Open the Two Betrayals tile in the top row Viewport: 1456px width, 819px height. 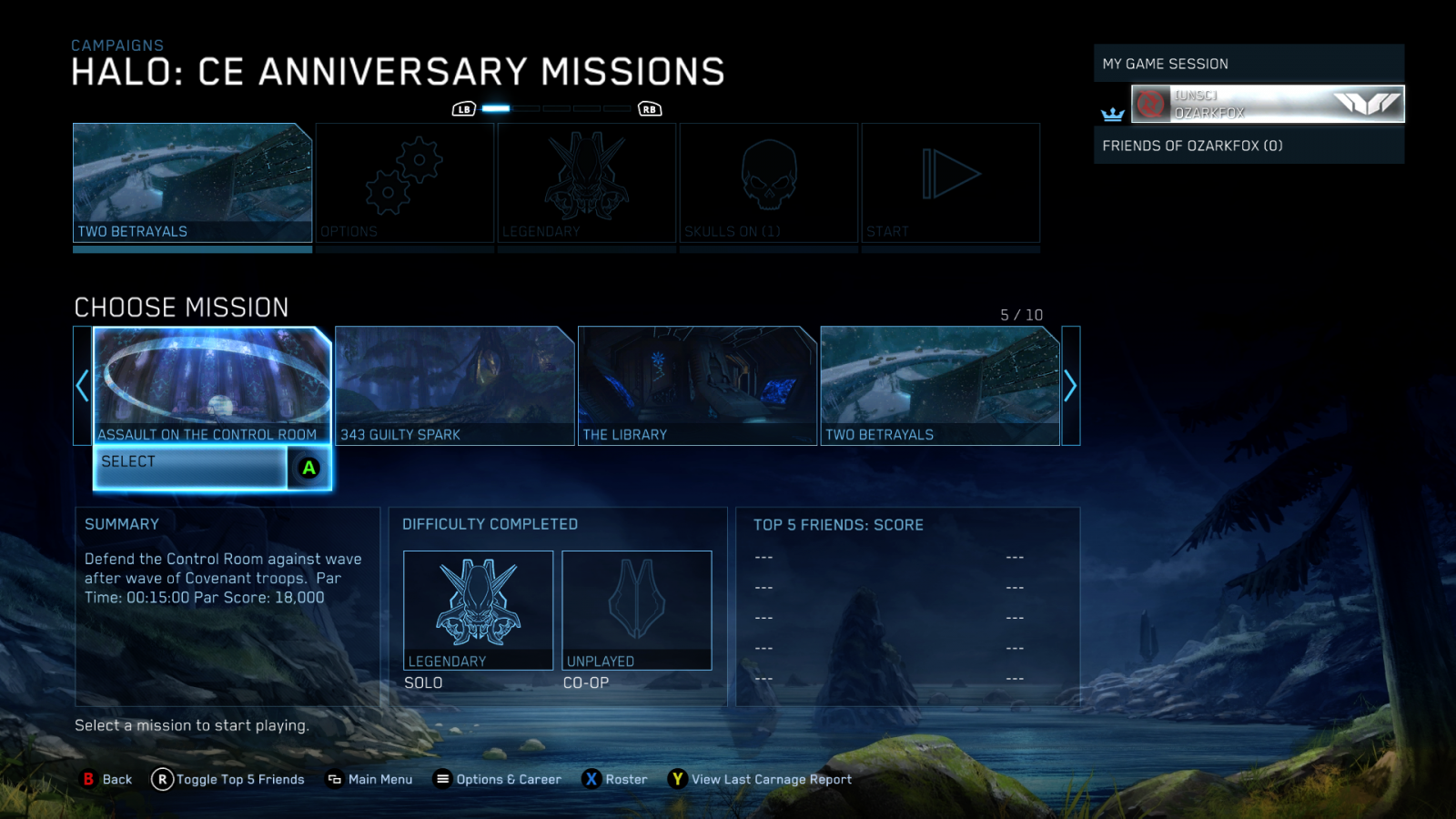(x=192, y=183)
